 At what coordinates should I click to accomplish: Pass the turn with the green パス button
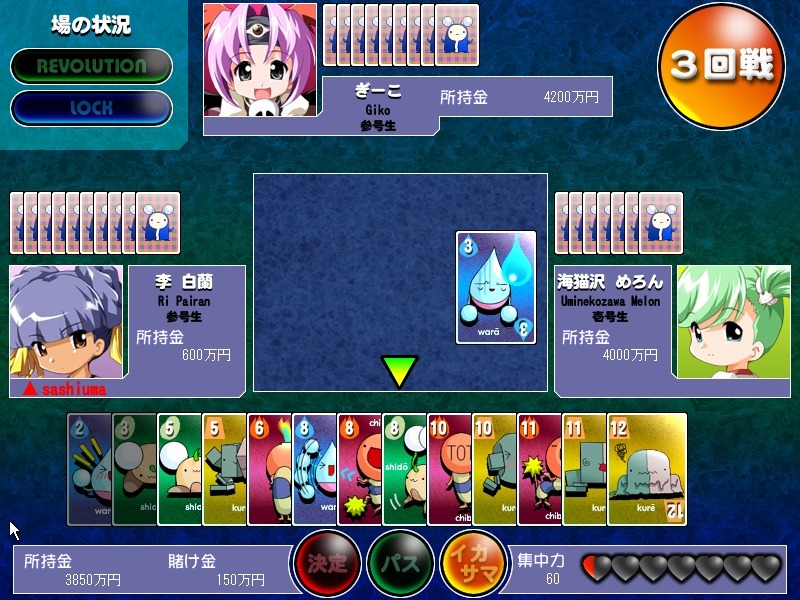(x=399, y=563)
